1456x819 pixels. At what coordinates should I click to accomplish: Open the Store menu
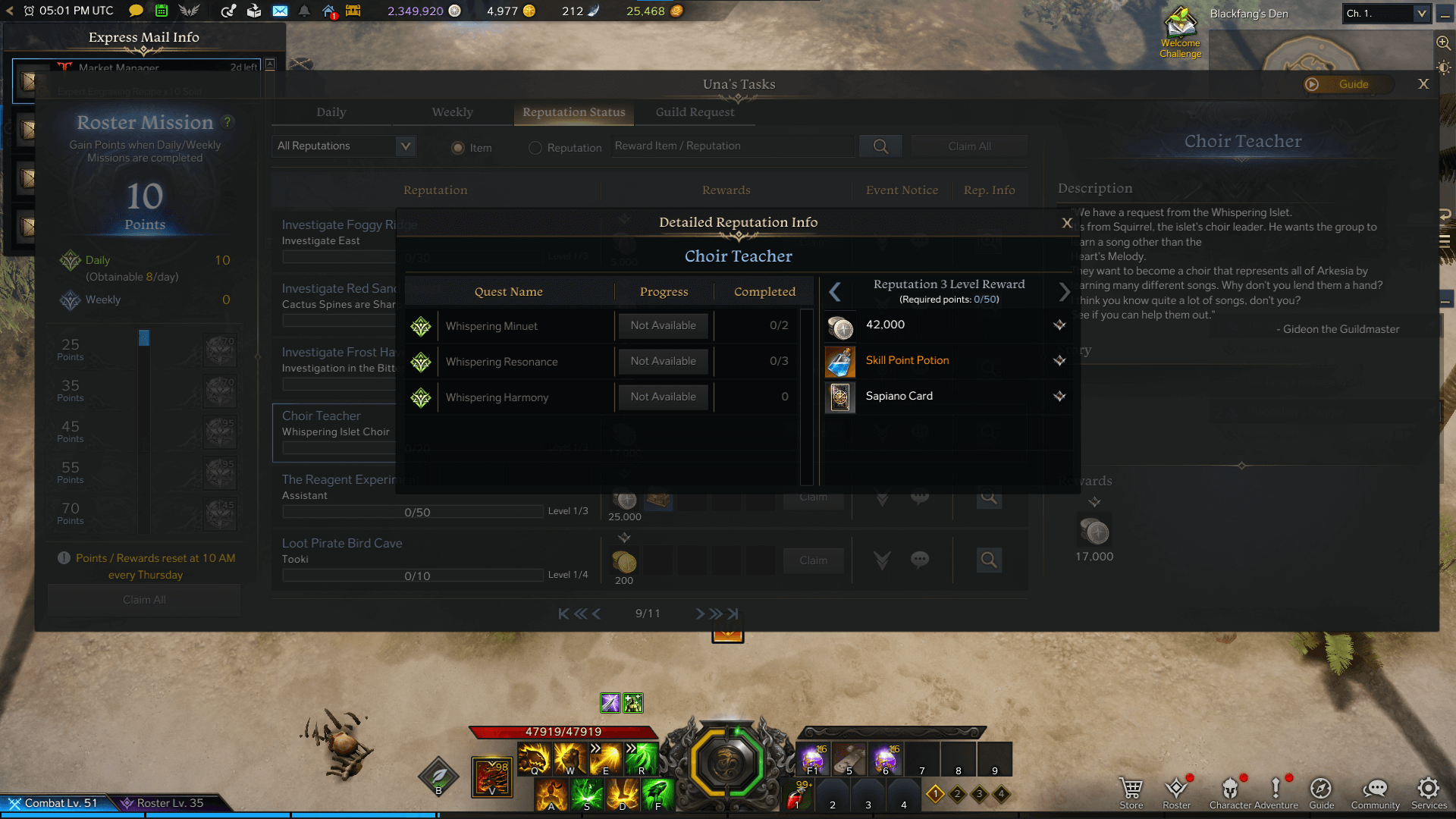[x=1131, y=792]
